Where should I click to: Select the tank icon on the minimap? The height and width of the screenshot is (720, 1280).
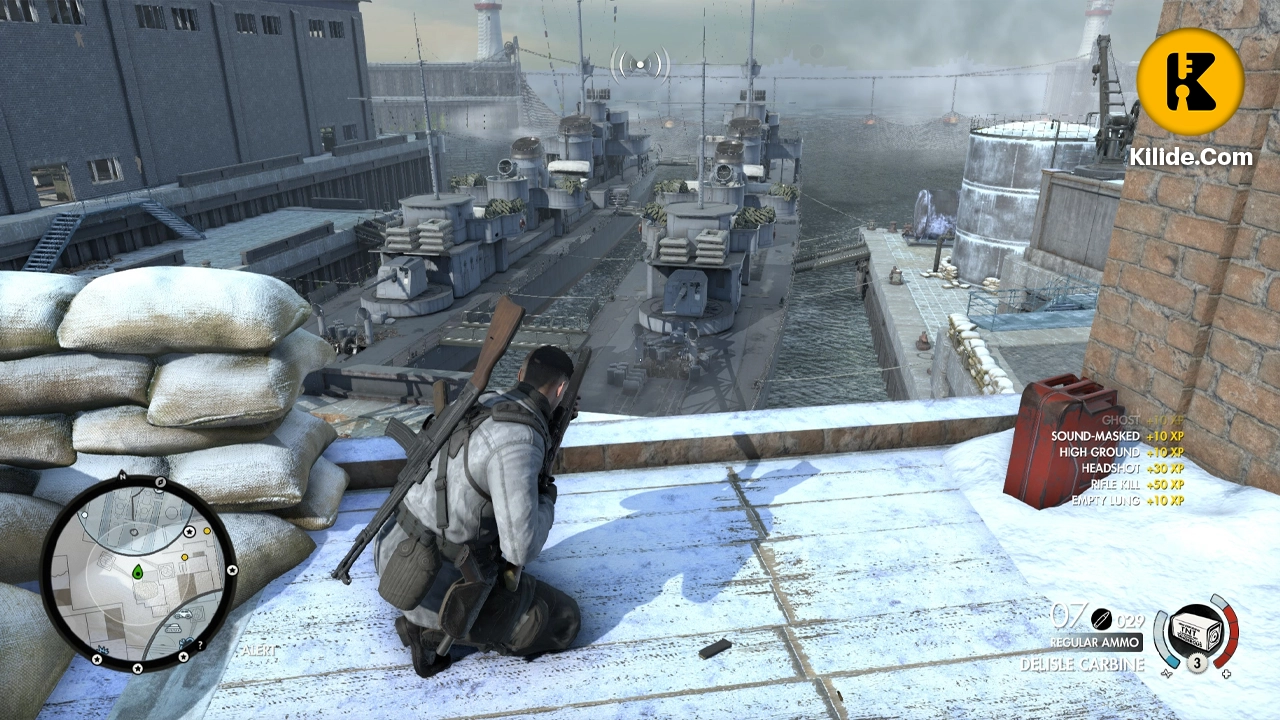(174, 626)
